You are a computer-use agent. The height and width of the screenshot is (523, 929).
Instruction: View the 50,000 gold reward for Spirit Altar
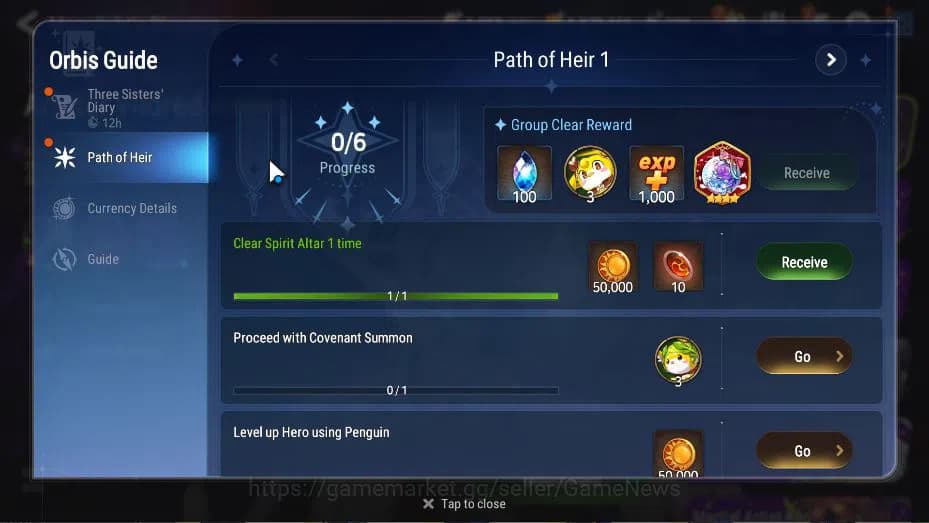[612, 266]
